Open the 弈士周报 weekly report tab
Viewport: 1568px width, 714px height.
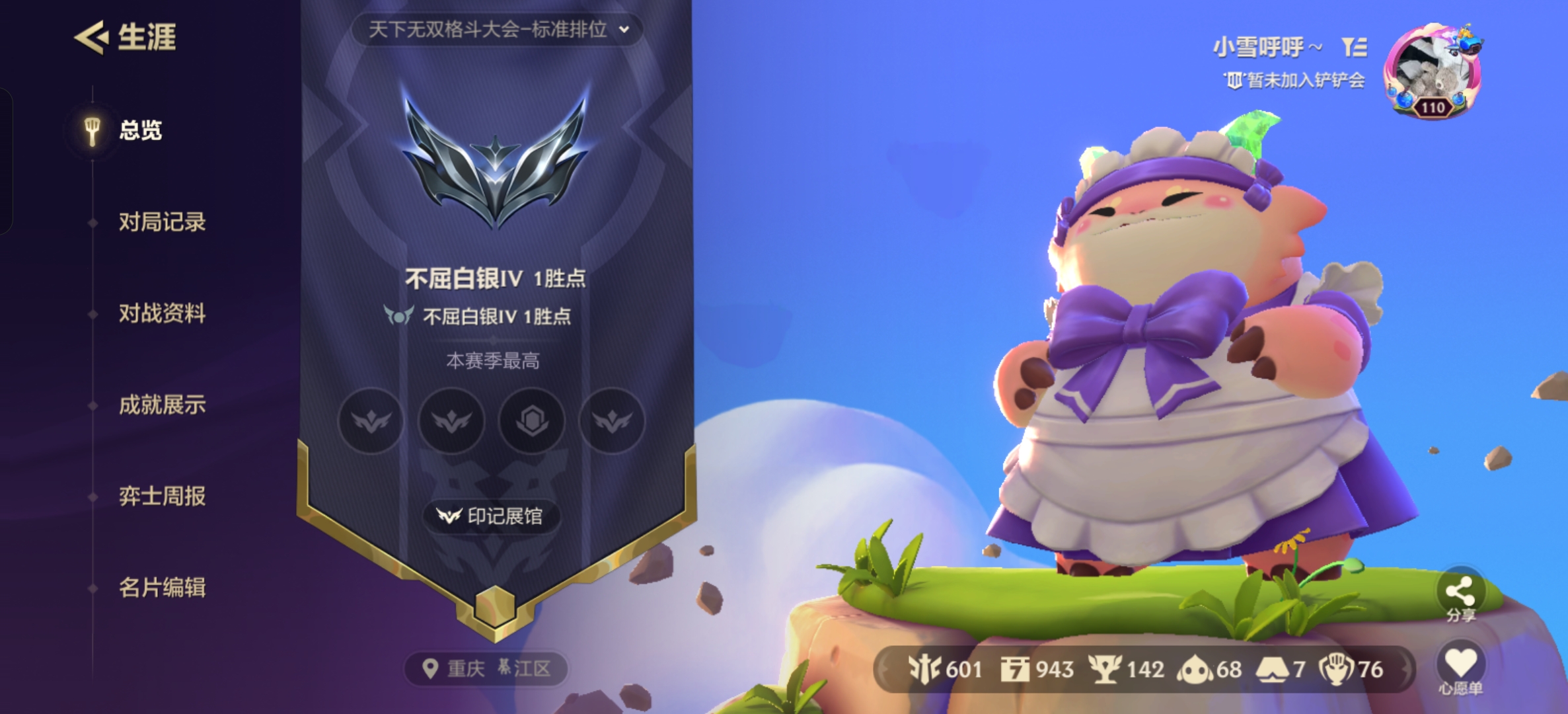[x=162, y=496]
